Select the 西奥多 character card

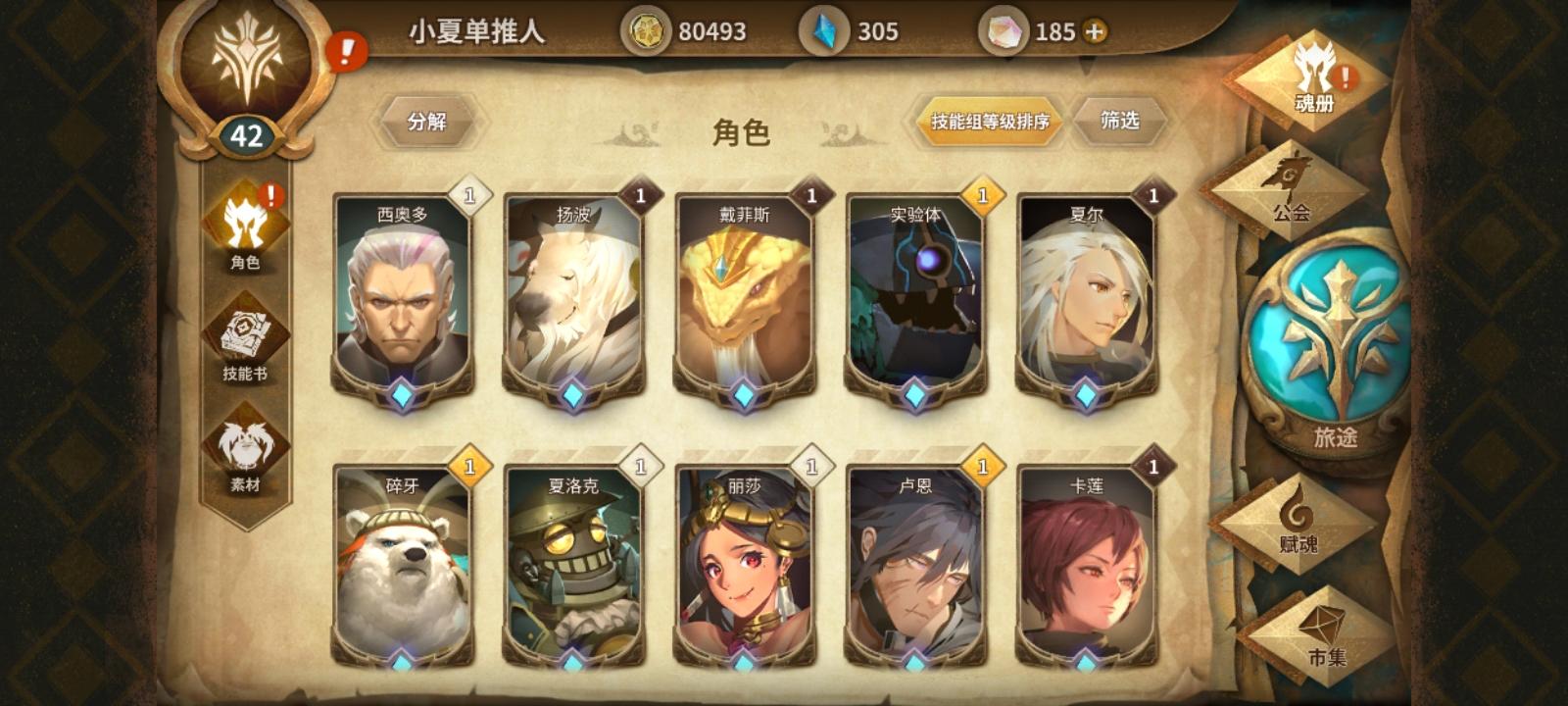[x=405, y=294]
